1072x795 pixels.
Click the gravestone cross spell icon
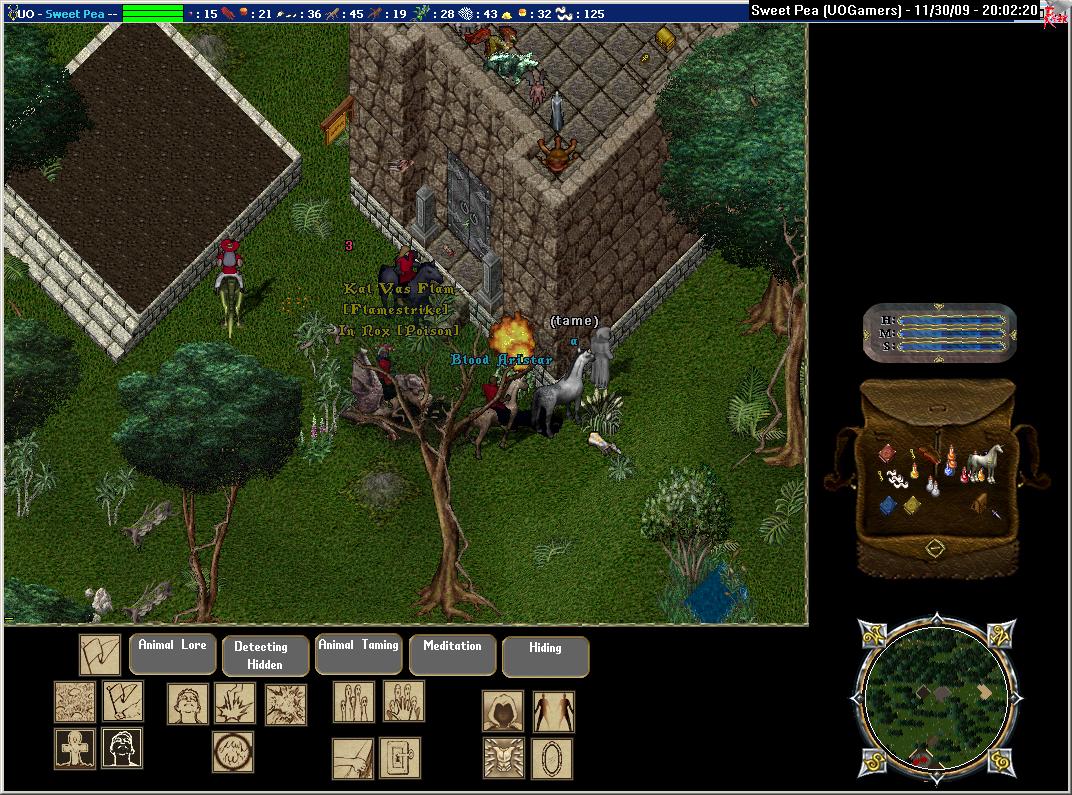[75, 748]
